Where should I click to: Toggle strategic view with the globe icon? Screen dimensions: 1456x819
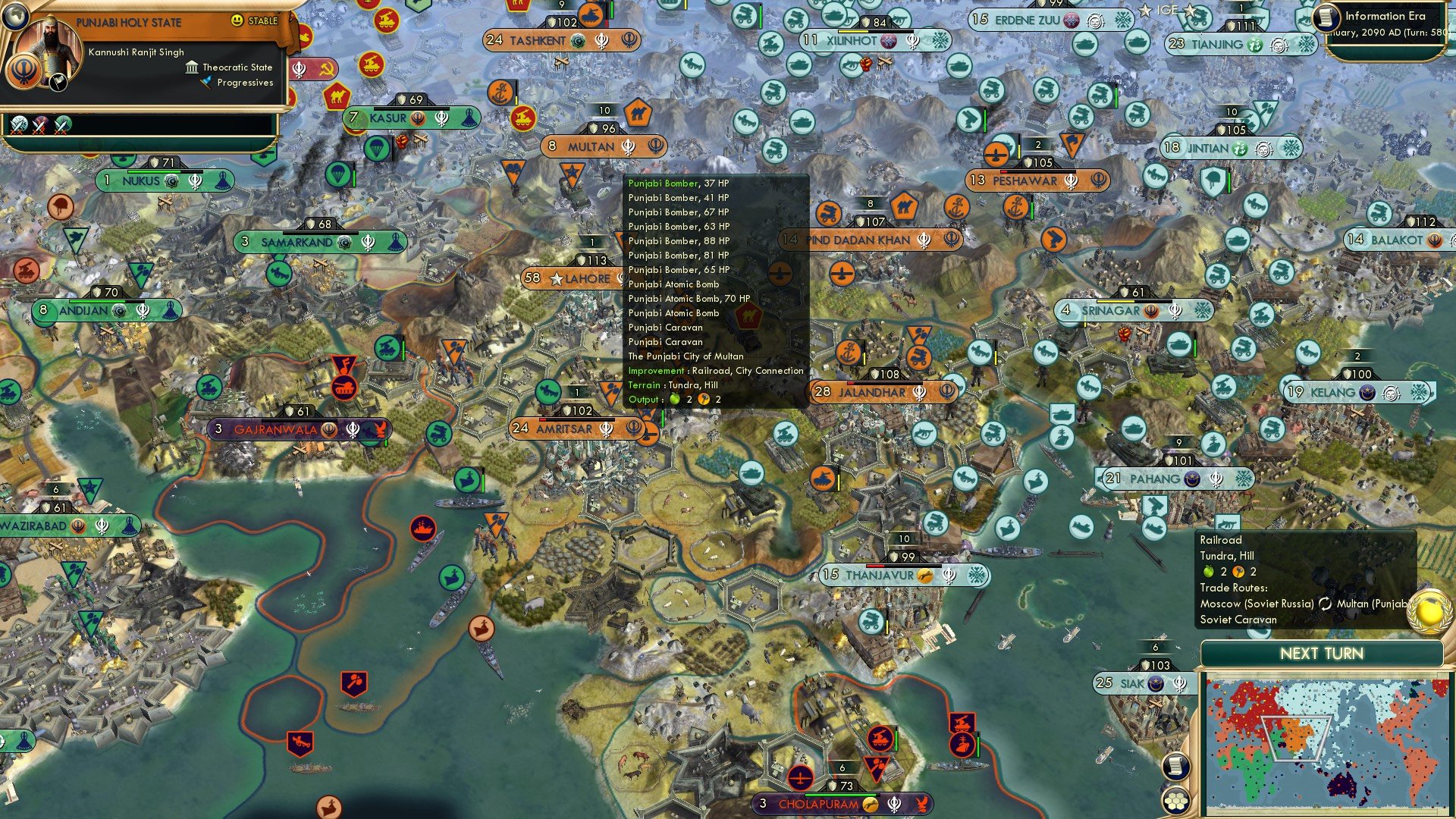[16, 17]
